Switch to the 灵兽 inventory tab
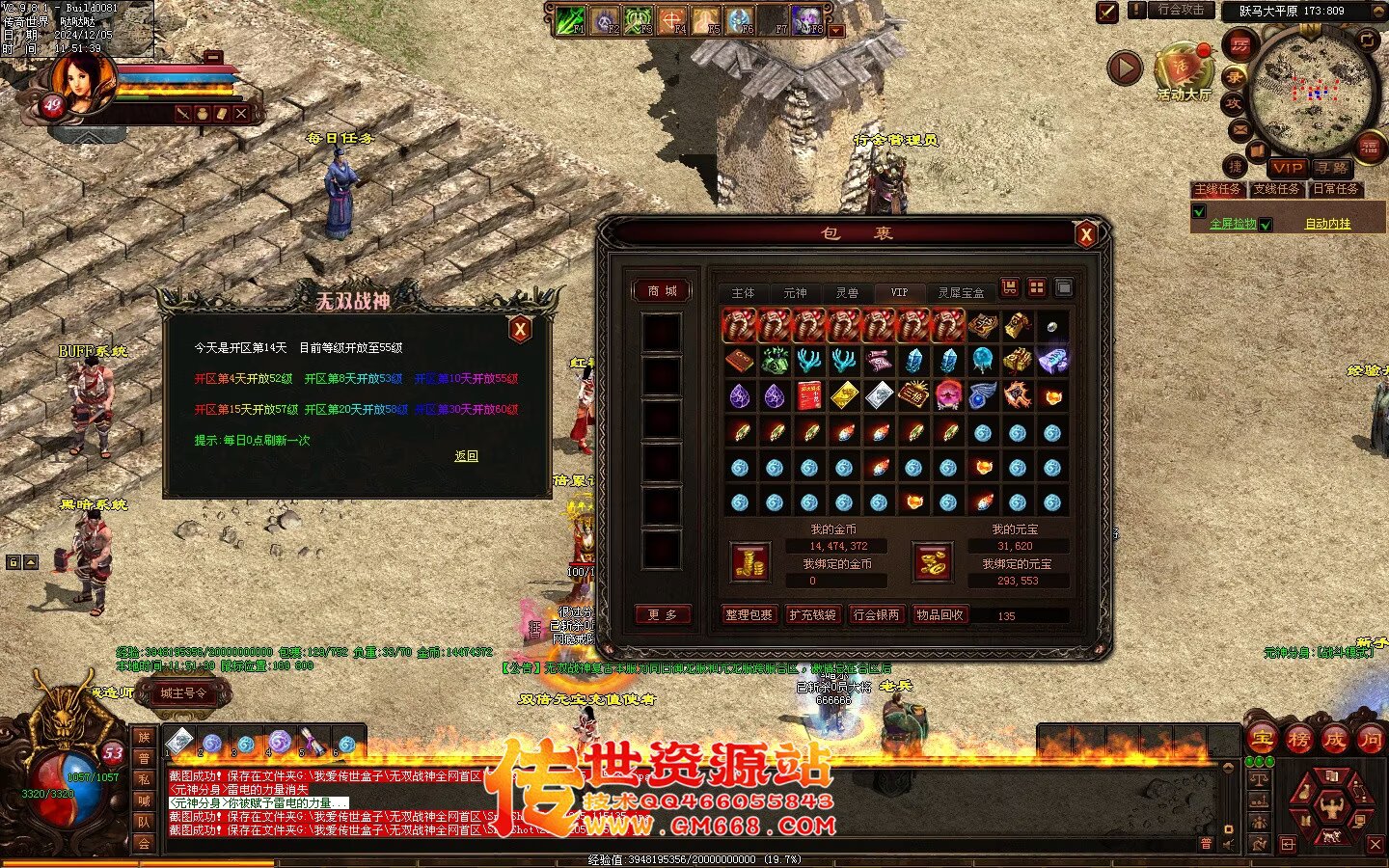1389x868 pixels. [x=847, y=292]
